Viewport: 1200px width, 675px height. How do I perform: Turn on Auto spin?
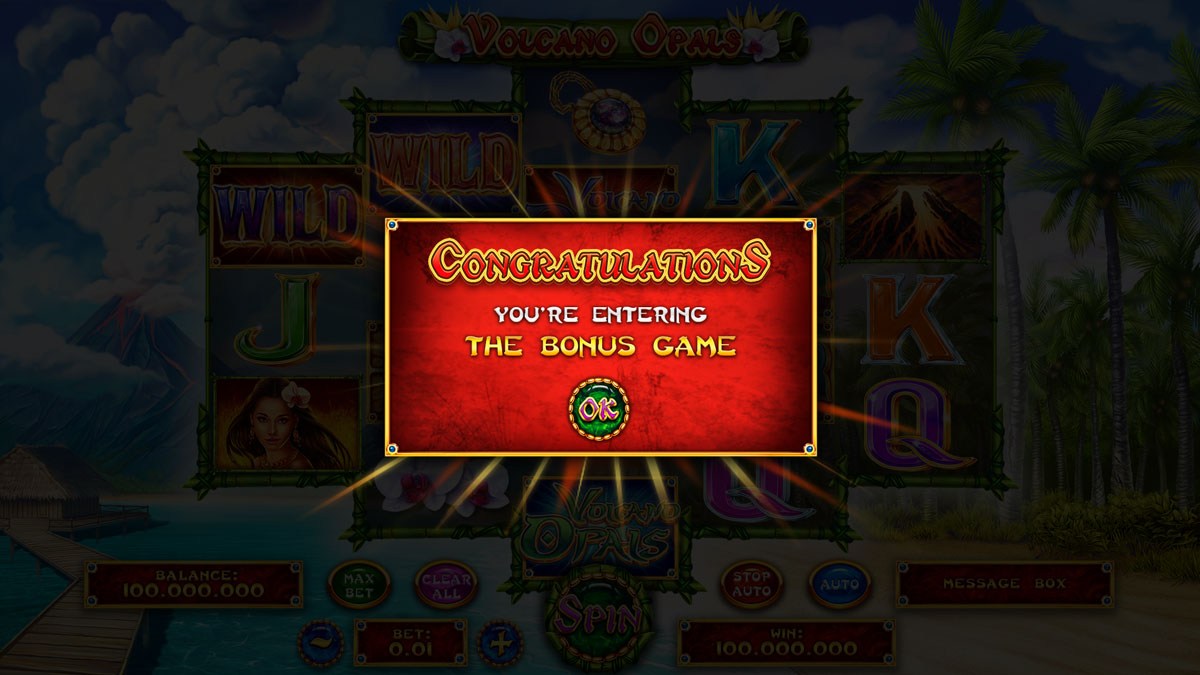839,584
